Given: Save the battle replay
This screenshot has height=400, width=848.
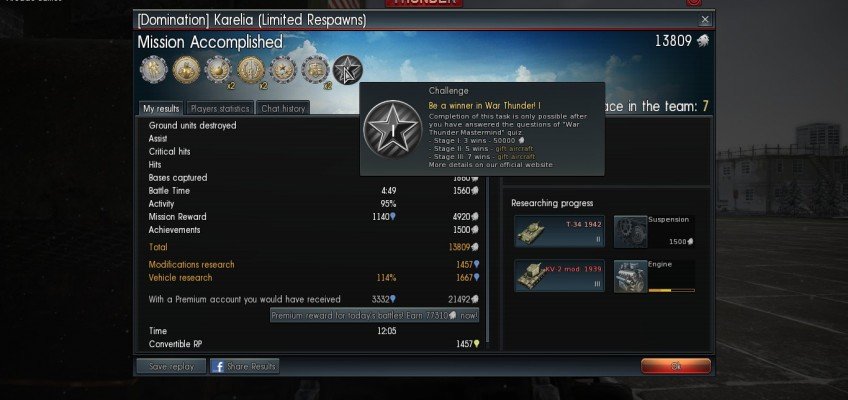Looking at the screenshot, I should pyautogui.click(x=170, y=367).
